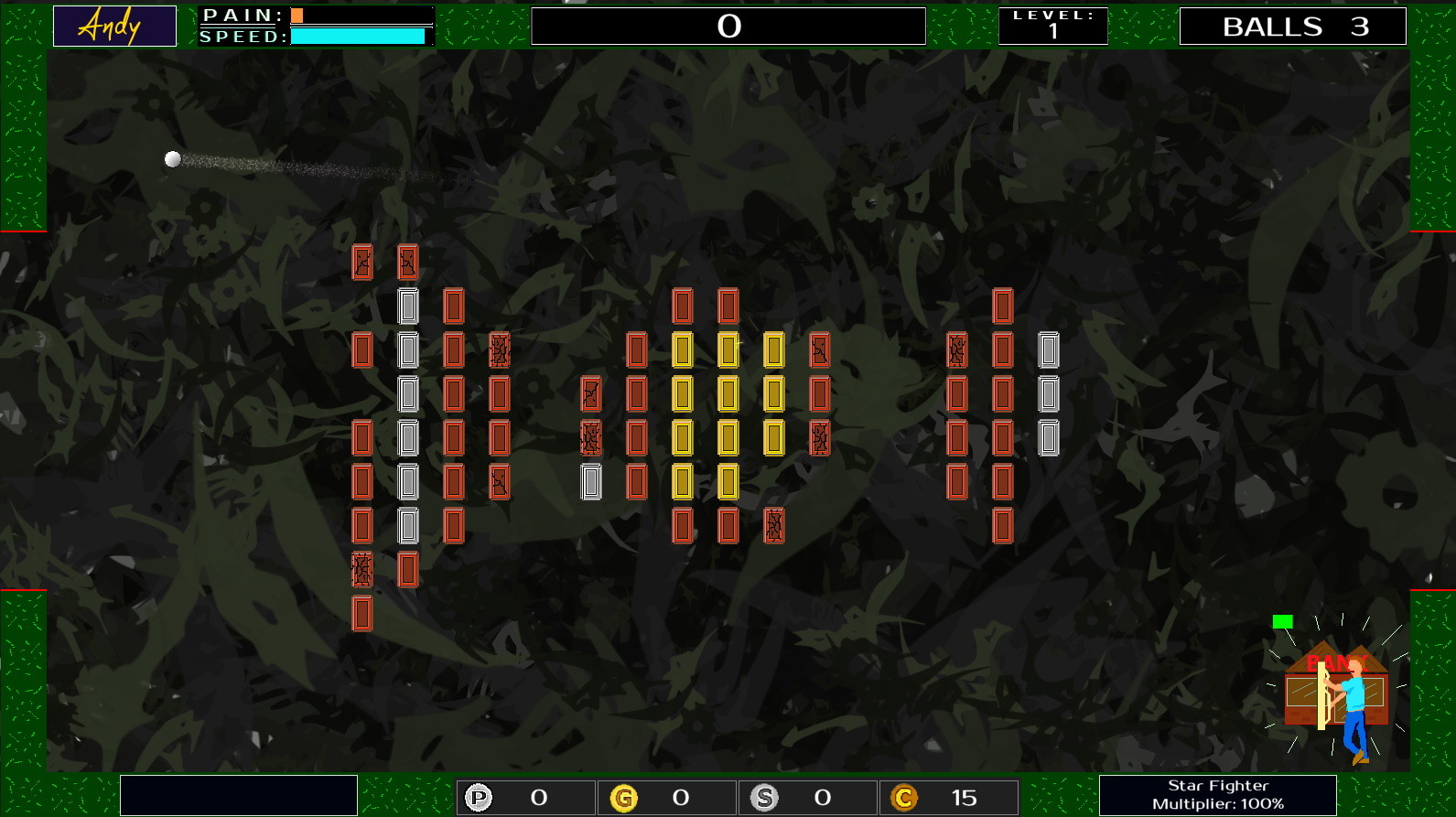
Task: Click a white metallic brick on the right cluster
Action: tap(1048, 393)
